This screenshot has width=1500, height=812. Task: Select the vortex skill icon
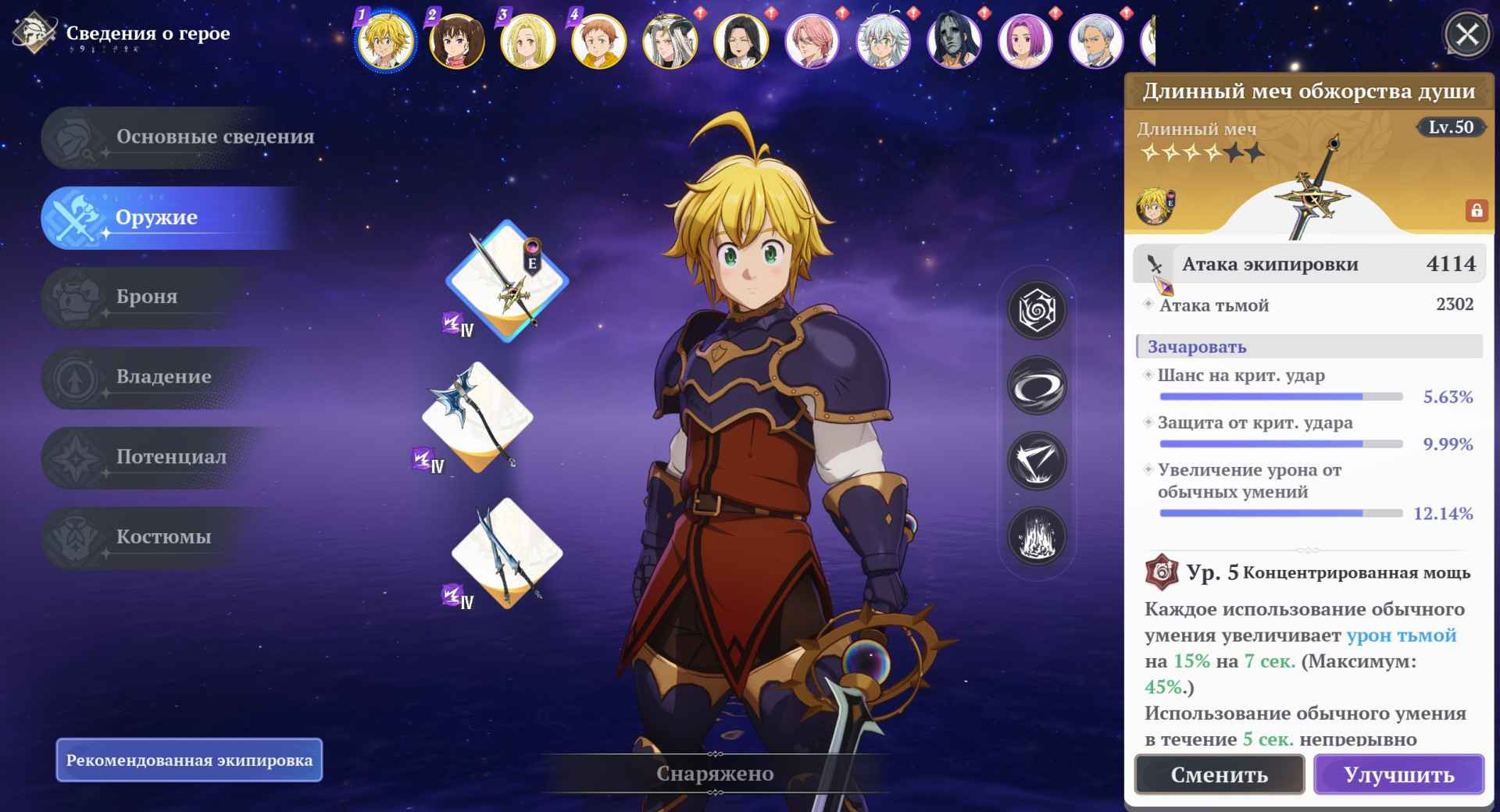coord(1037,384)
